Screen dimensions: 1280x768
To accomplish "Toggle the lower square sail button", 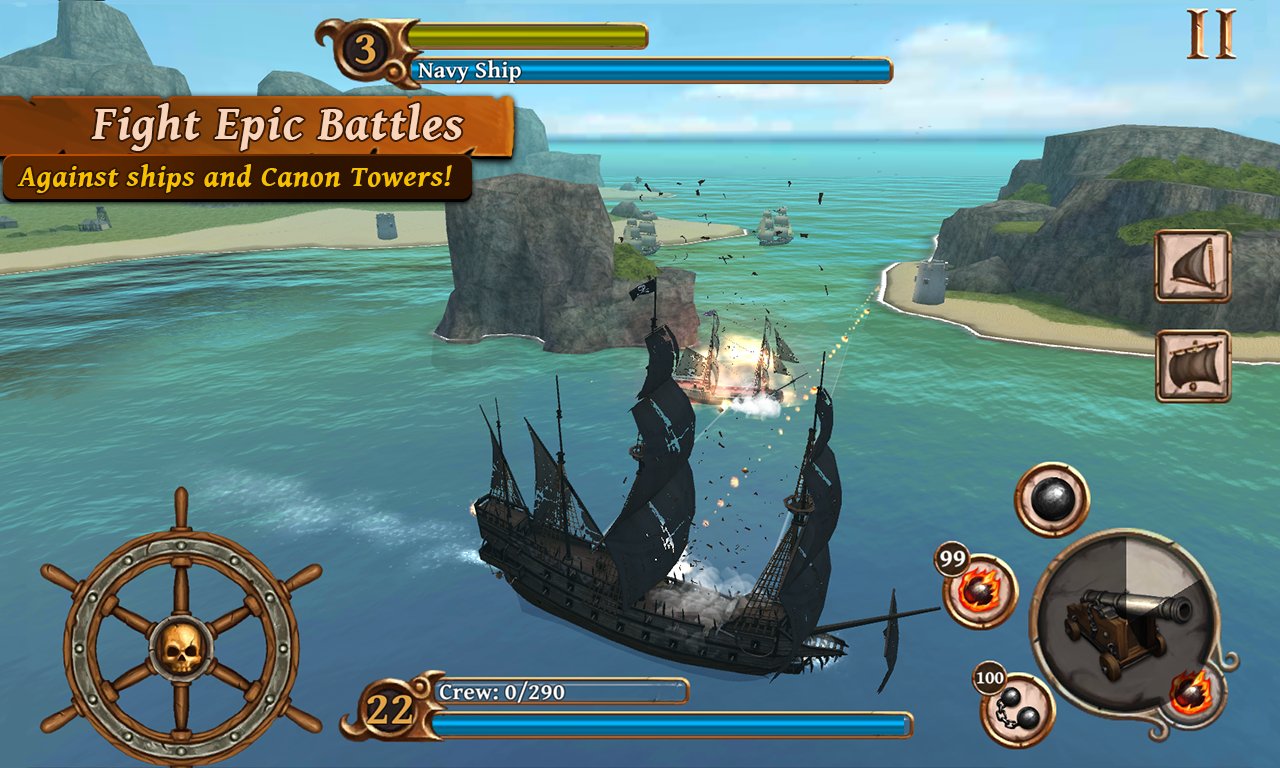I will tap(1193, 366).
